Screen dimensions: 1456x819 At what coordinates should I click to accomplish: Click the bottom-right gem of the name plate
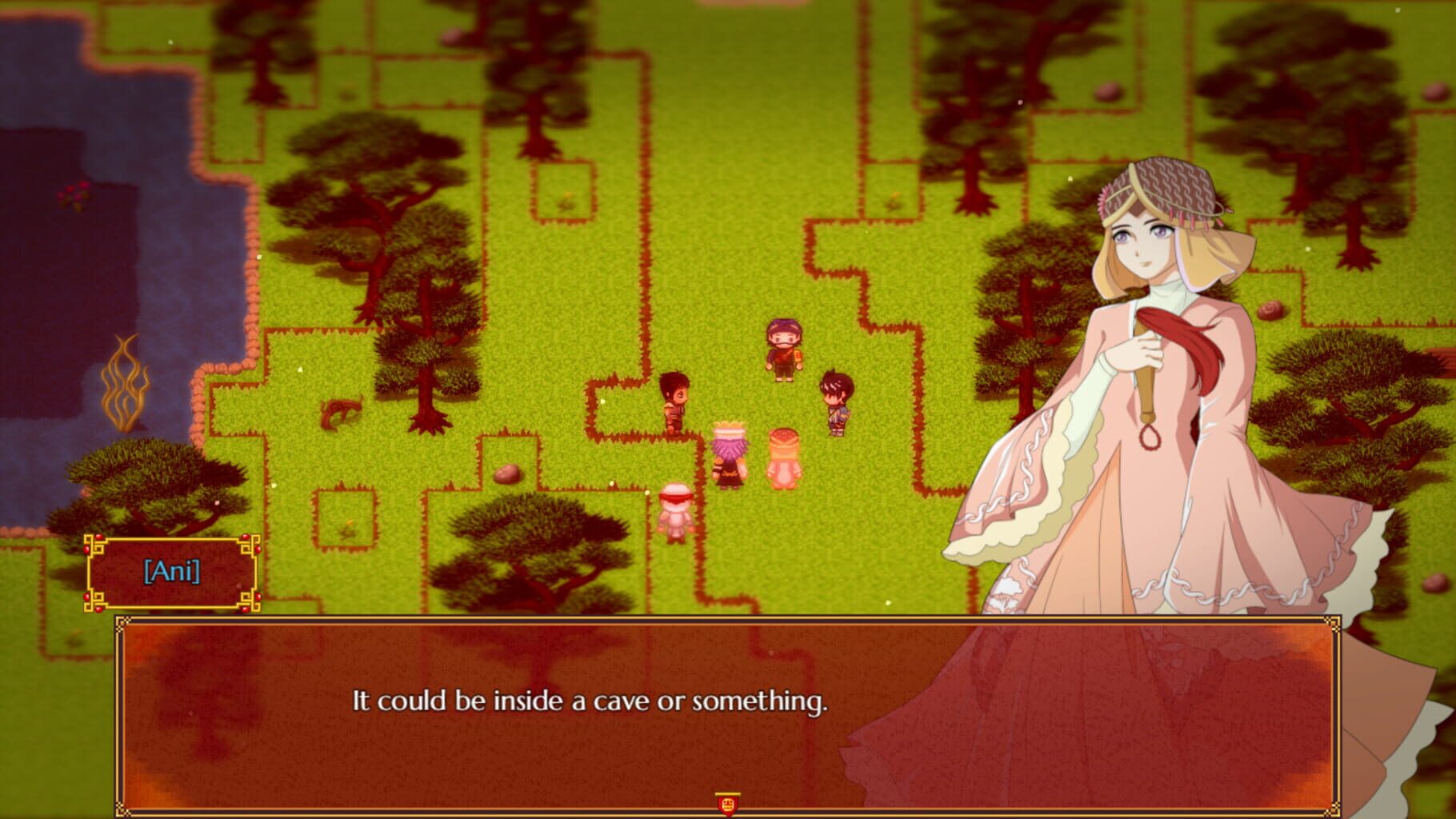pos(256,597)
